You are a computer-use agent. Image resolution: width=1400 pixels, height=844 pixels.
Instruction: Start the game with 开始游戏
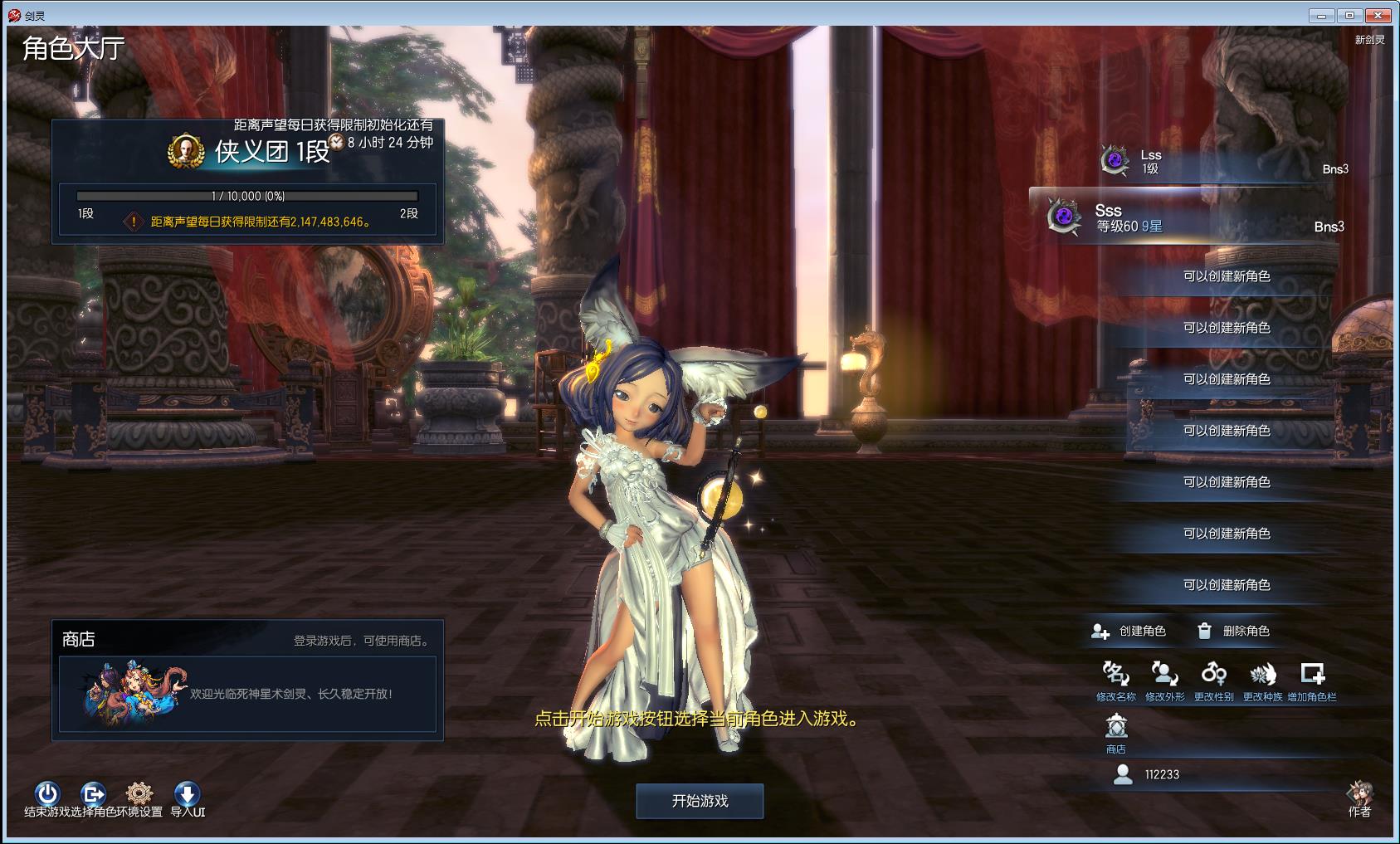coord(700,801)
